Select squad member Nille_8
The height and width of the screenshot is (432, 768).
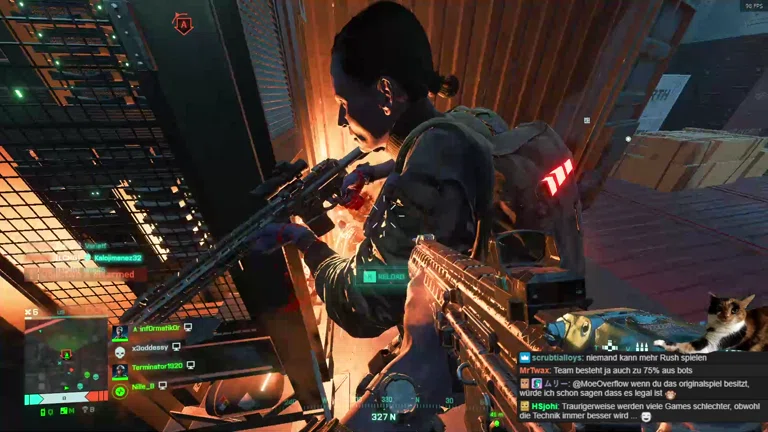(145, 385)
